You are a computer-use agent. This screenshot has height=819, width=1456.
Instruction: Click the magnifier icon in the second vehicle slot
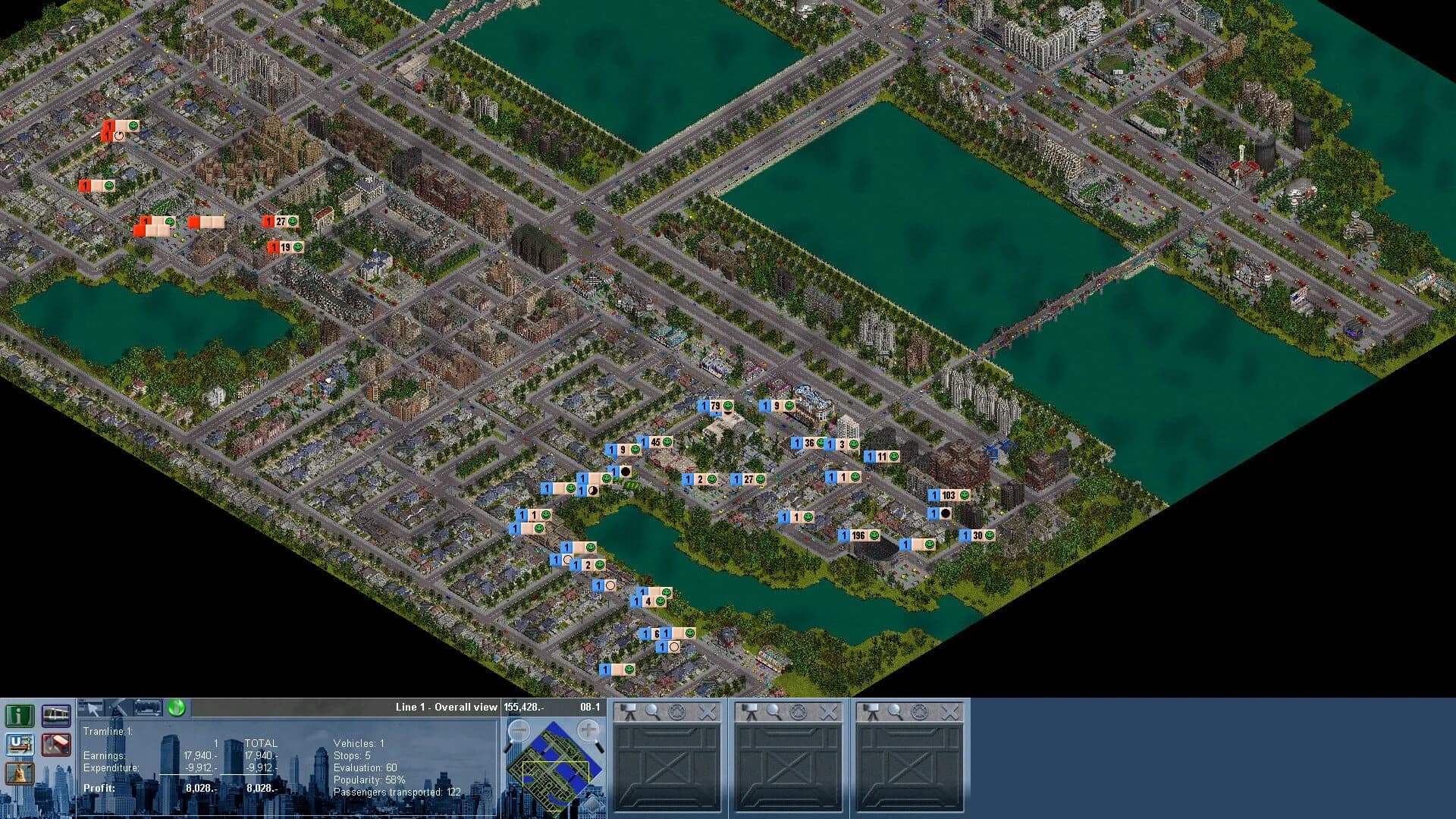pyautogui.click(x=773, y=711)
